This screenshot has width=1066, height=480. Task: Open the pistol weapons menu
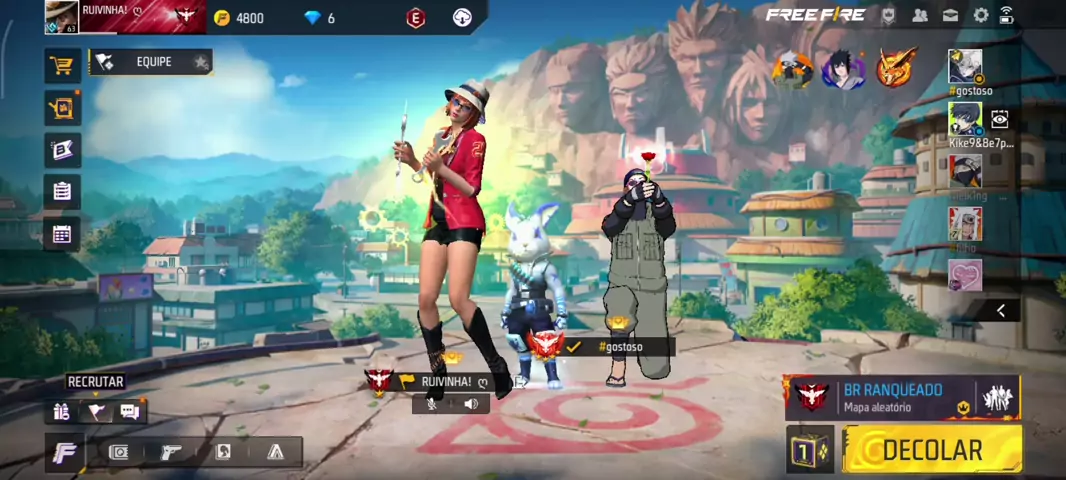[x=171, y=452]
